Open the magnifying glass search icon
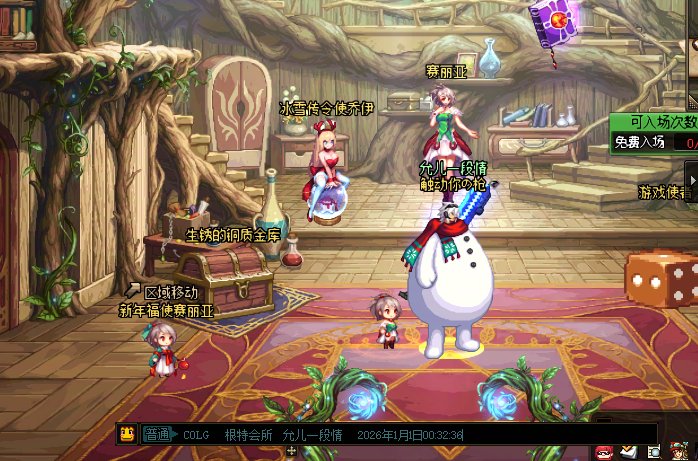The width and height of the screenshot is (698, 461). coord(653,452)
